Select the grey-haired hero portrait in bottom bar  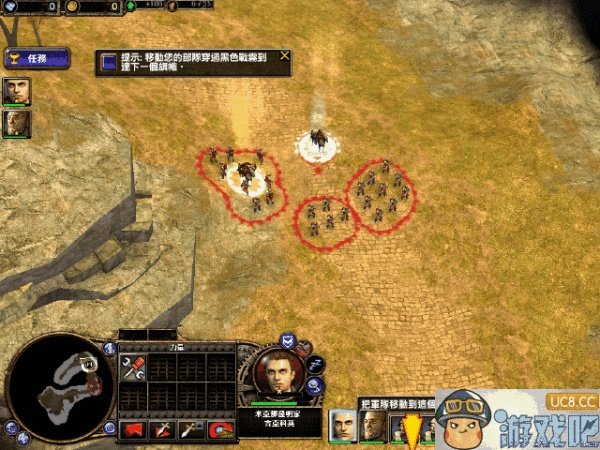pyautogui.click(x=344, y=425)
